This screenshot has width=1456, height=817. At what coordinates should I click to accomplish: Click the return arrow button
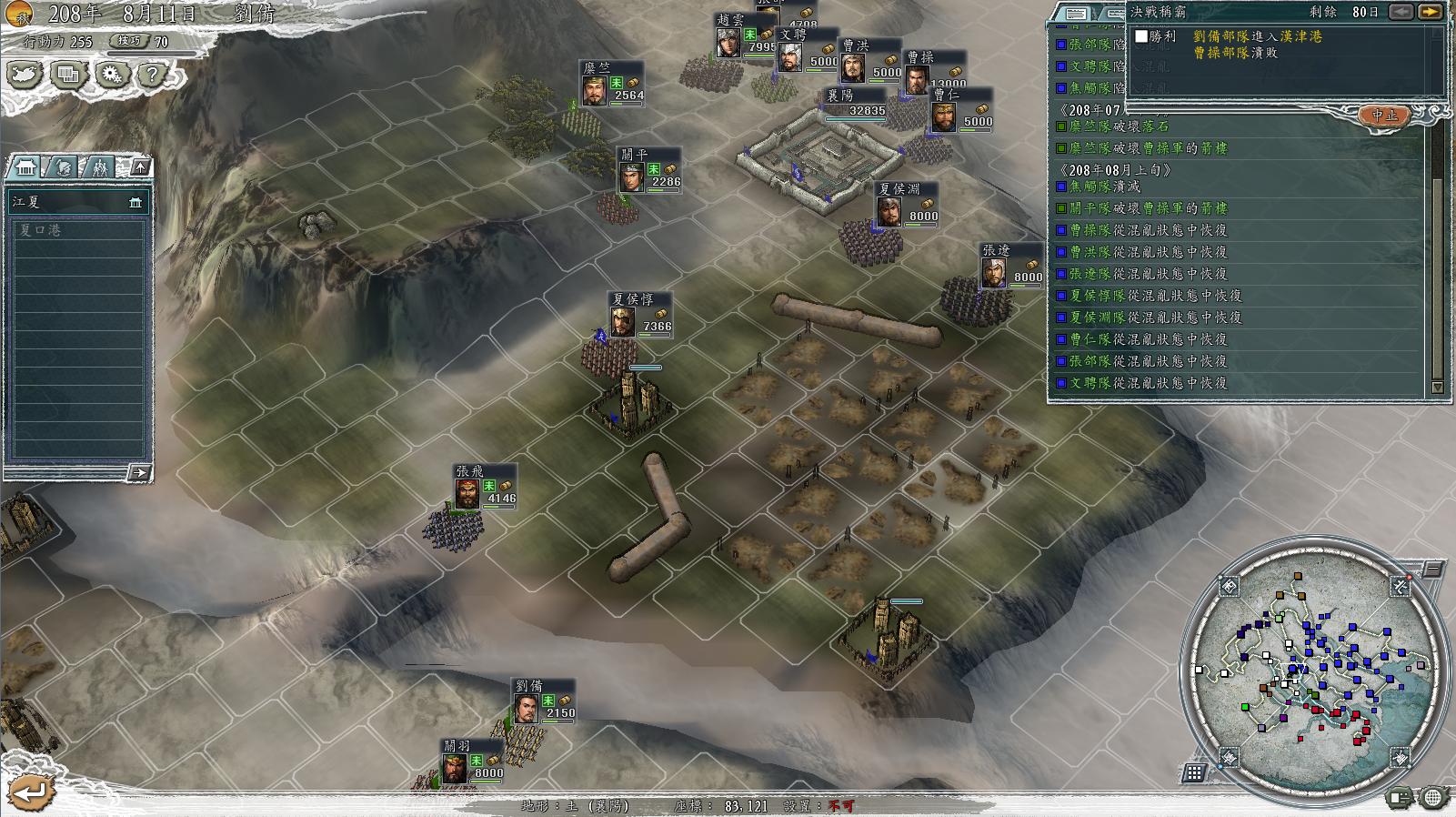pos(29,792)
